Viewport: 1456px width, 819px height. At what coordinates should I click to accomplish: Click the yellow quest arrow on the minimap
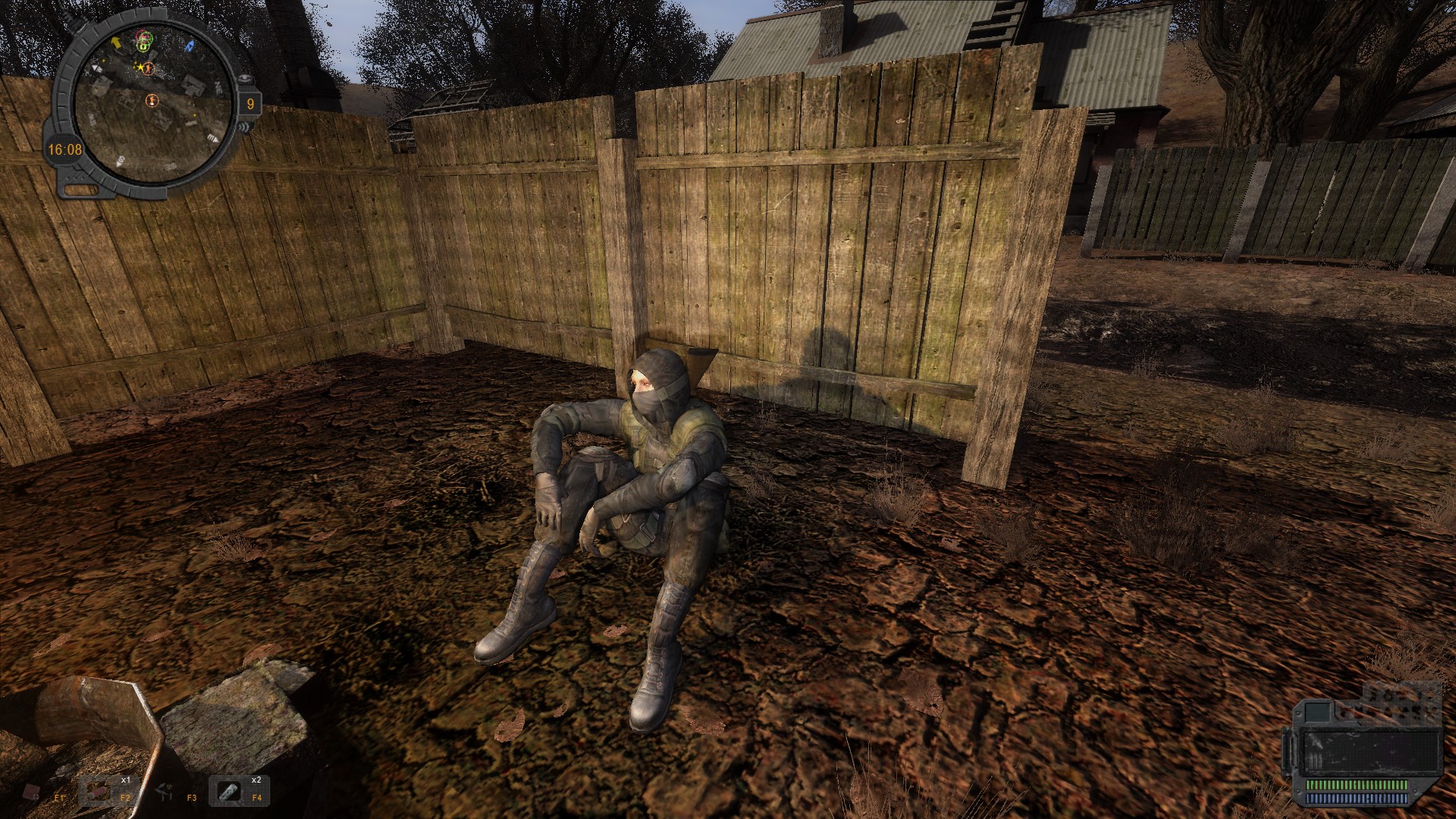116,42
